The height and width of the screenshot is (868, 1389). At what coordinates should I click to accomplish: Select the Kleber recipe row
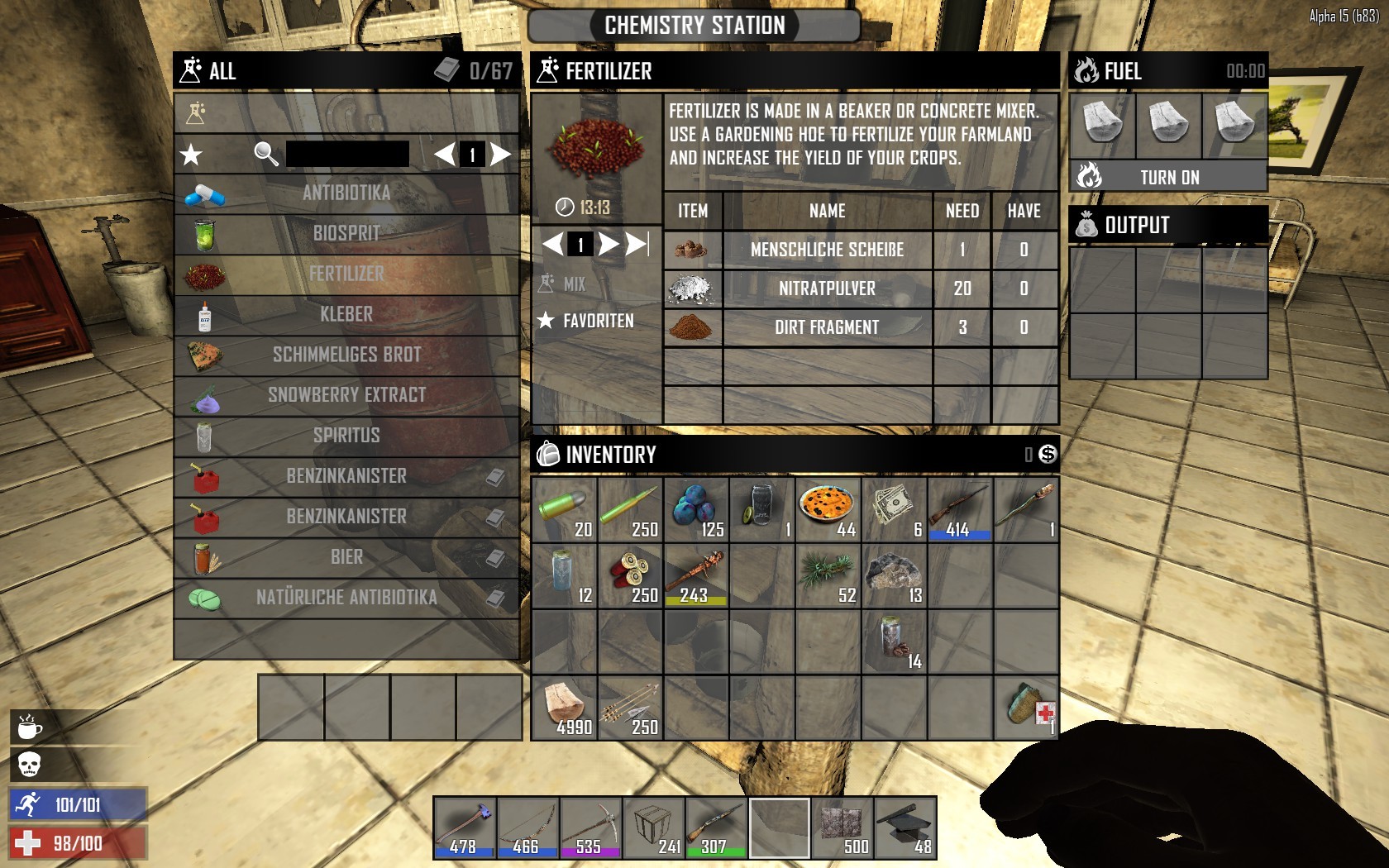(x=346, y=315)
